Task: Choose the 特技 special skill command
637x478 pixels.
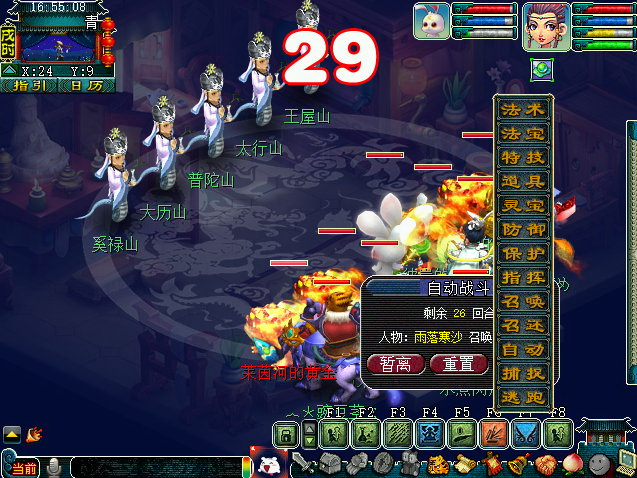Action: pyautogui.click(x=522, y=157)
